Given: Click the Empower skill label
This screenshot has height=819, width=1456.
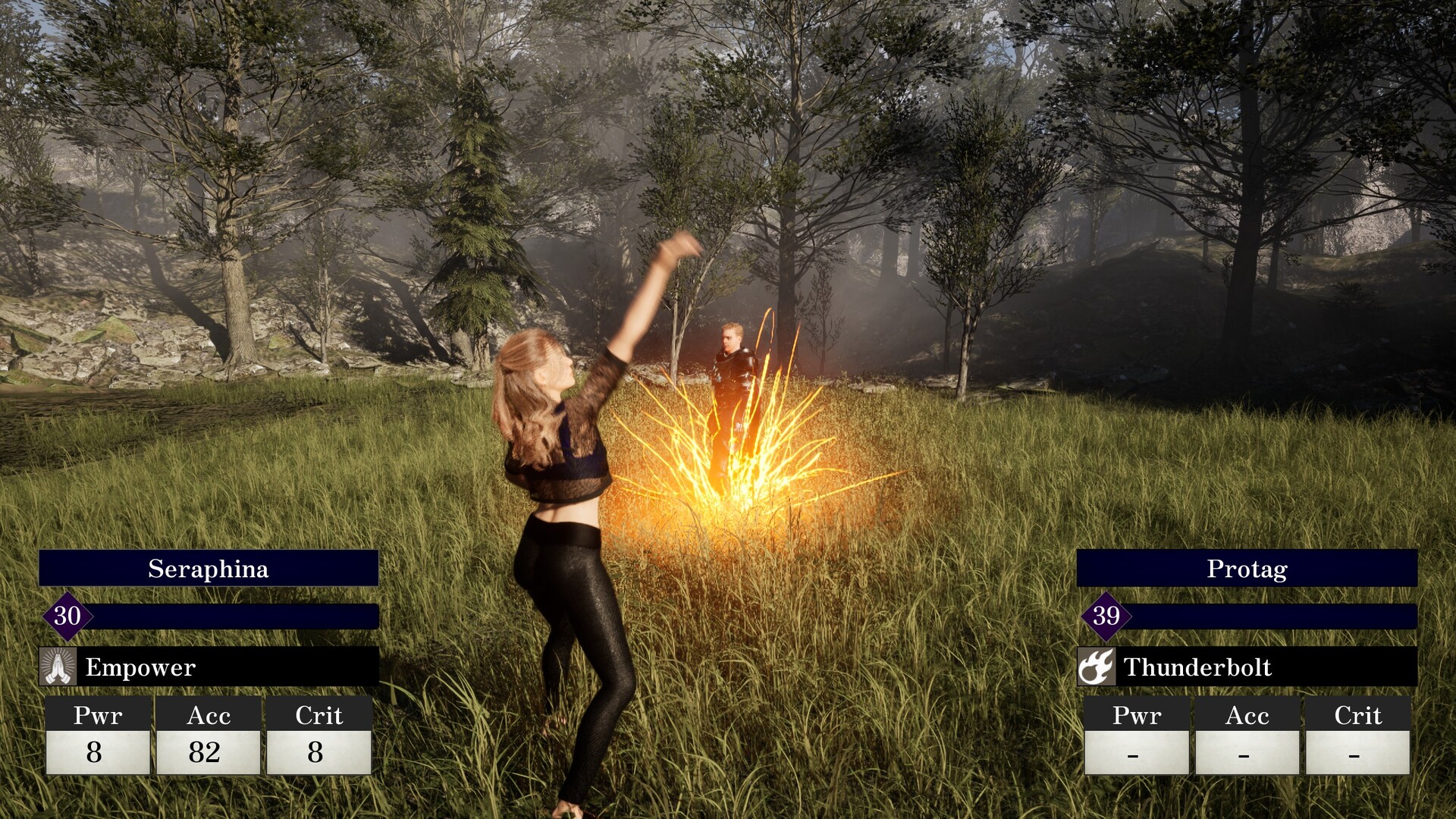Looking at the screenshot, I should click(140, 667).
